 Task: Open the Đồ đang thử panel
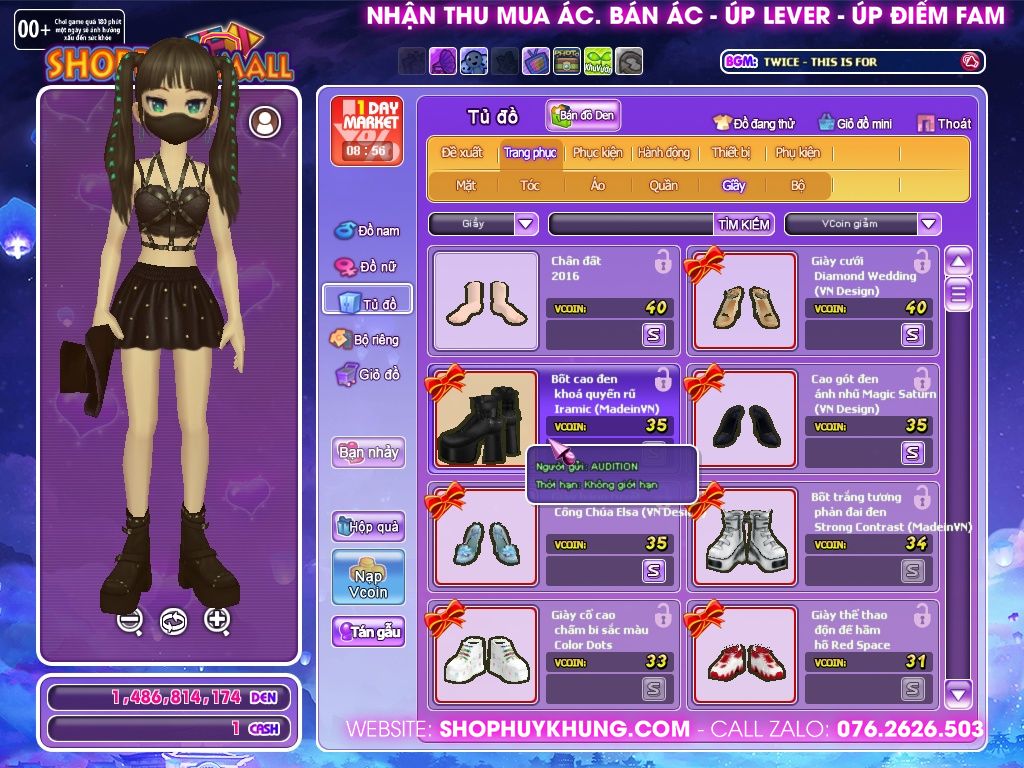(x=754, y=124)
